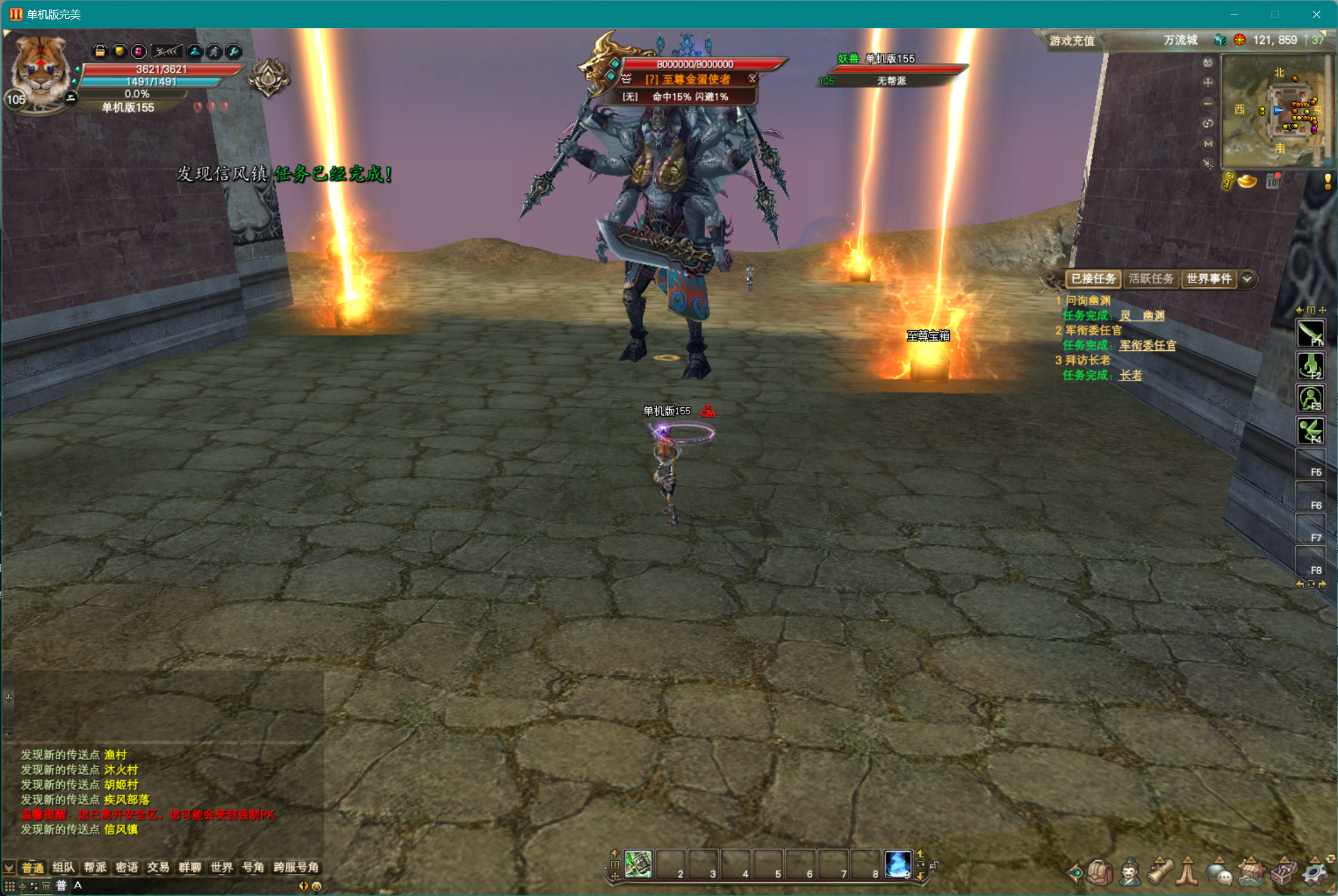Image resolution: width=1338 pixels, height=896 pixels.
Task: Open the 游戏充值 recharge button
Action: pos(1072,41)
